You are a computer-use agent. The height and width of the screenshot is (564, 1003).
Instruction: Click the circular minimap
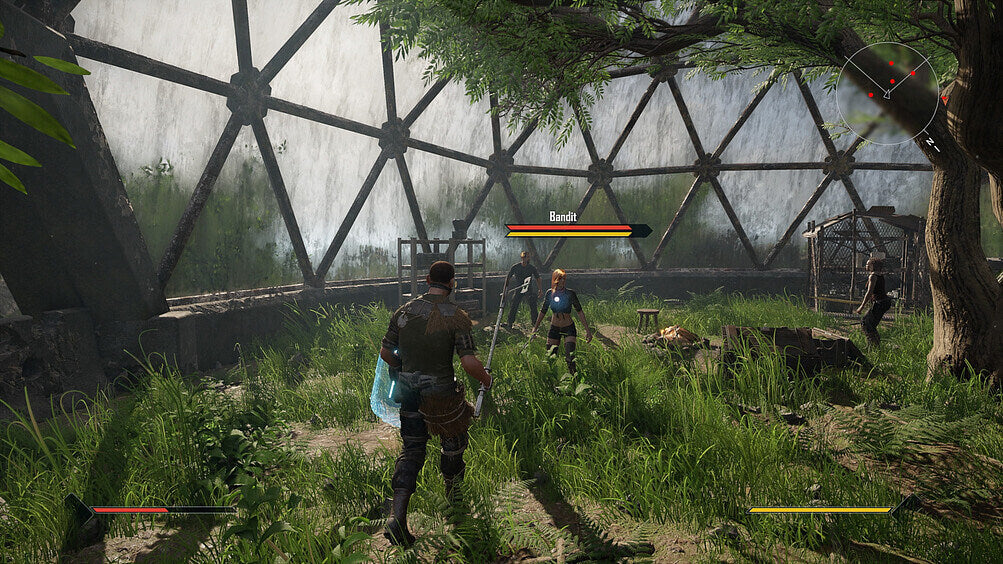coord(888,93)
